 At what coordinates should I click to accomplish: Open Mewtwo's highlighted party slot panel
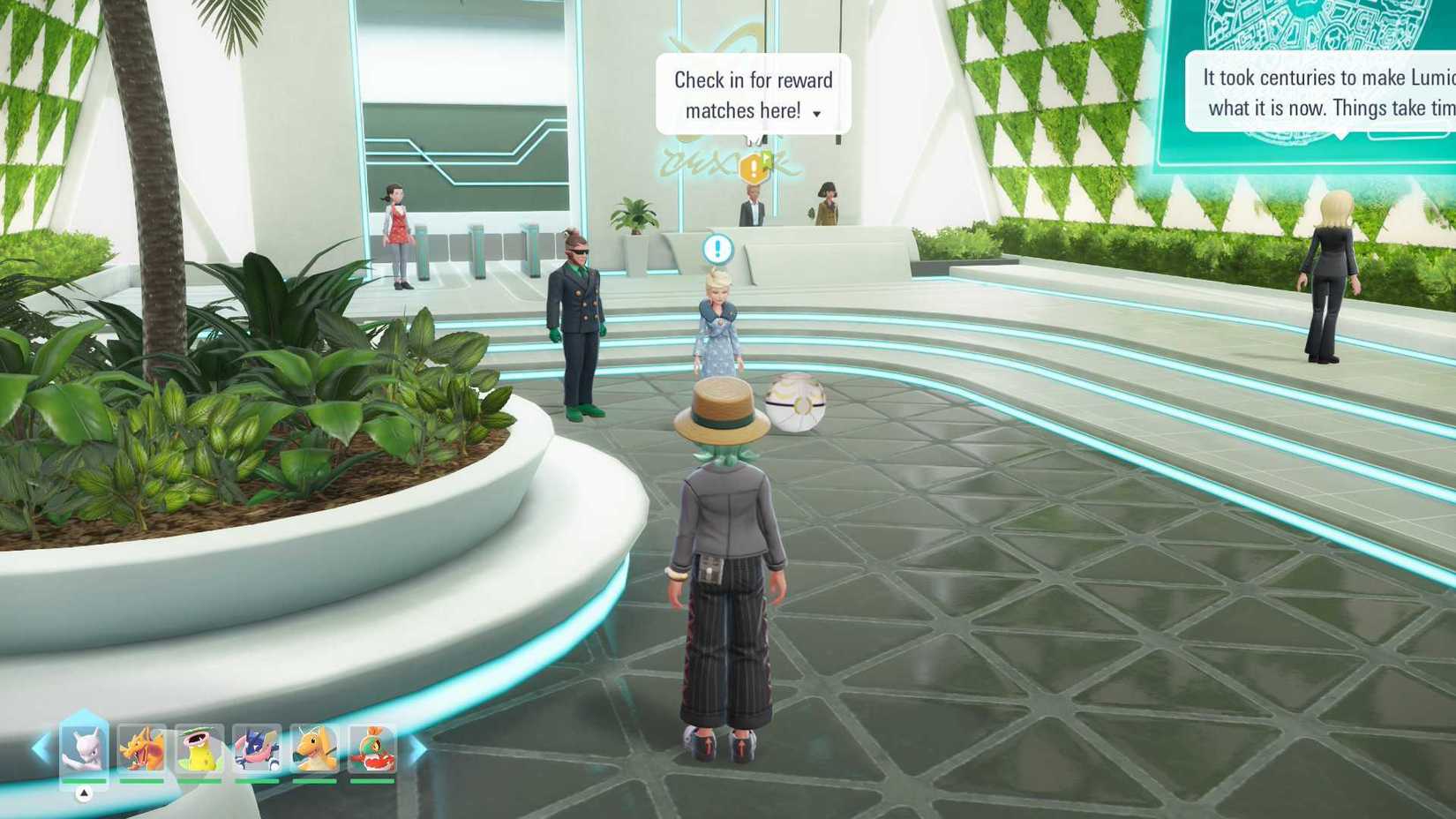(x=84, y=752)
